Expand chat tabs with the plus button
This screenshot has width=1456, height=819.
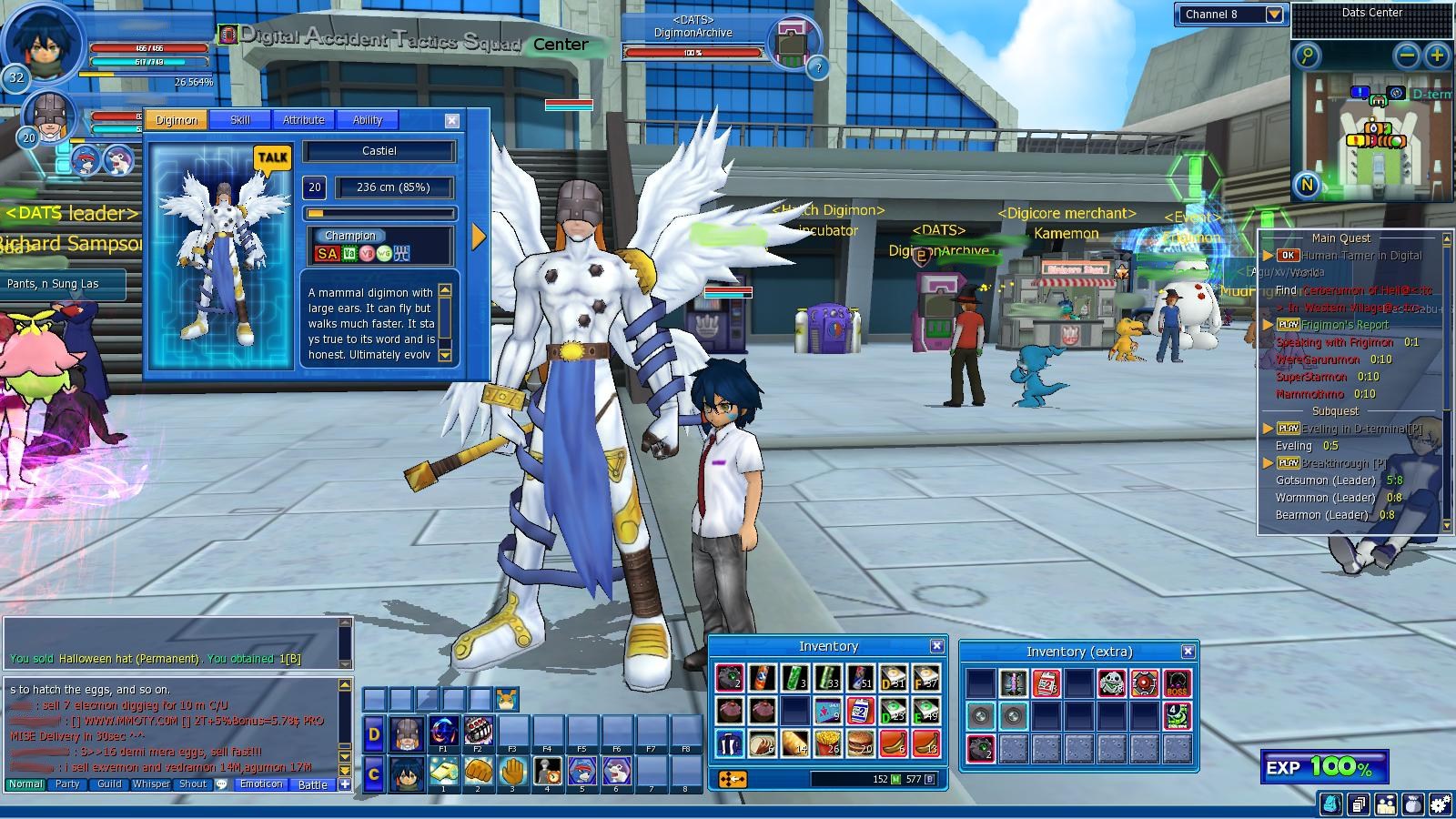tap(345, 784)
